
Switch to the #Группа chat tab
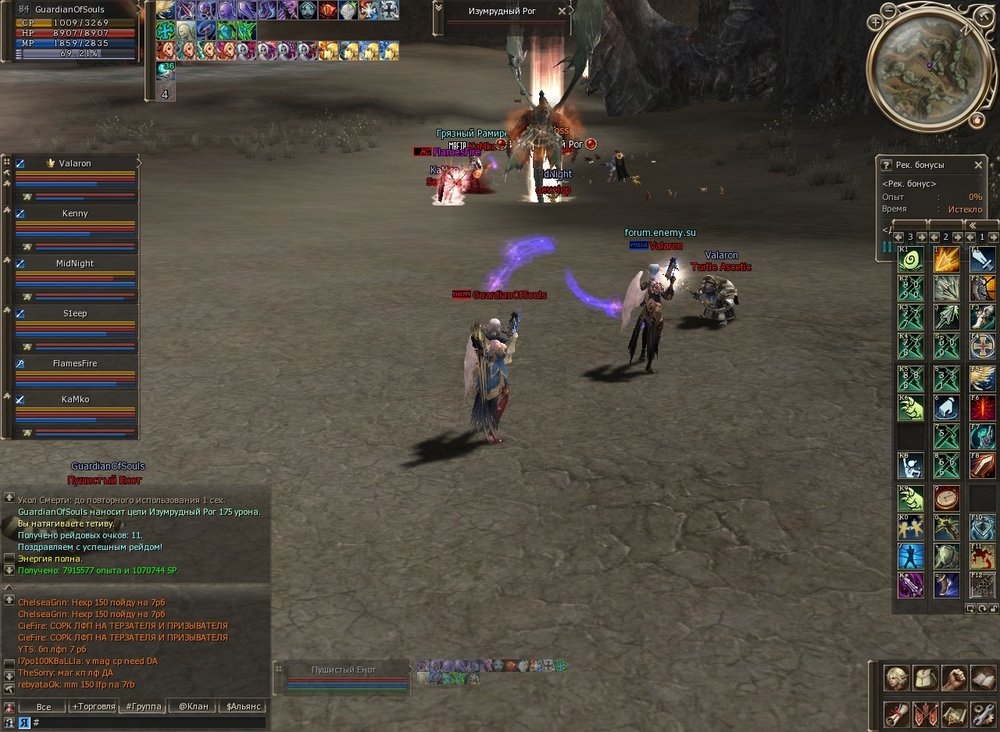pyautogui.click(x=143, y=706)
